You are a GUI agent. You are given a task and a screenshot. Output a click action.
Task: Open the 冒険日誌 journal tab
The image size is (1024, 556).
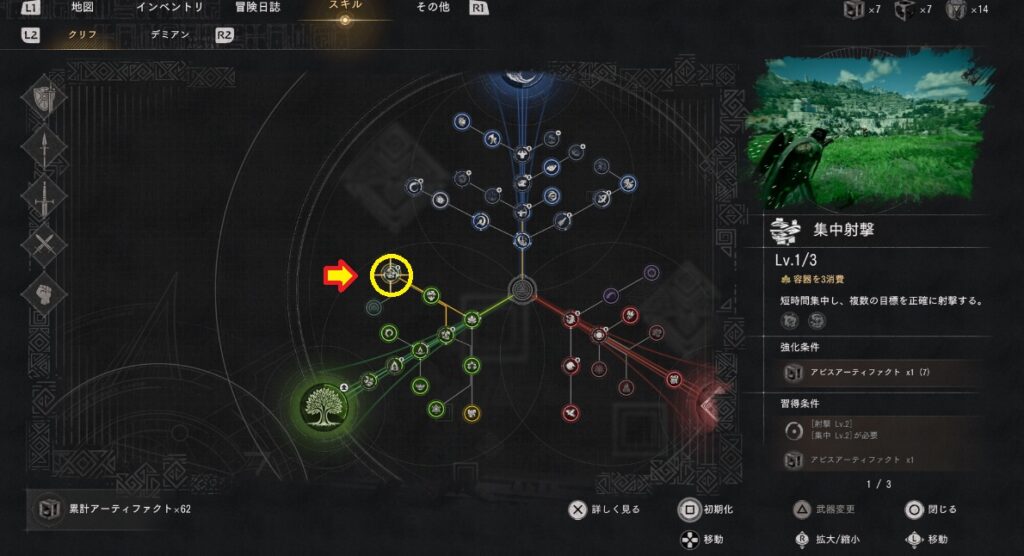click(x=256, y=8)
